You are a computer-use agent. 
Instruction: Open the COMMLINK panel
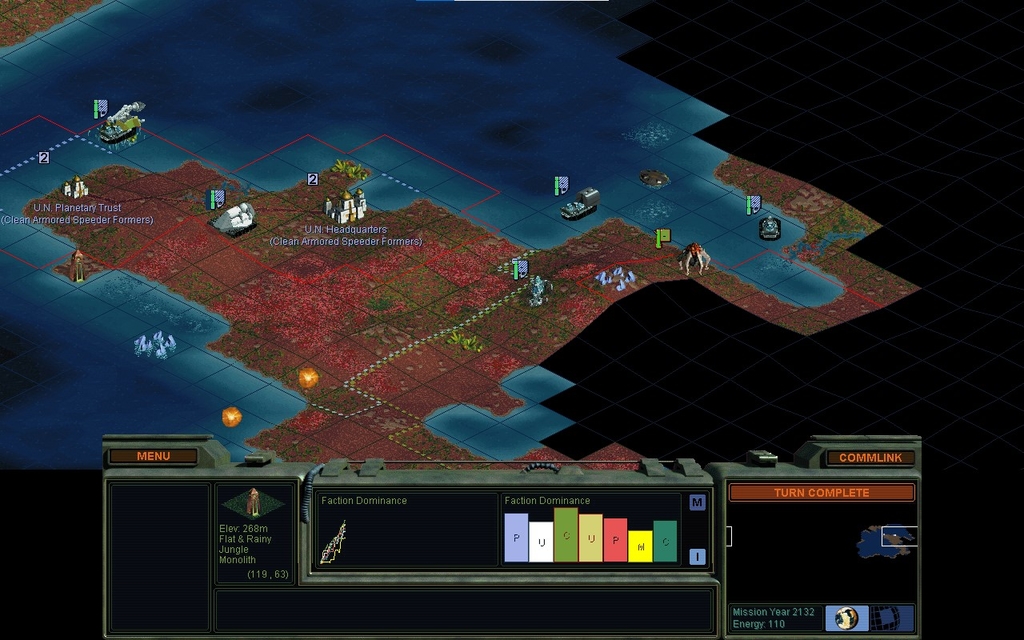[870, 457]
